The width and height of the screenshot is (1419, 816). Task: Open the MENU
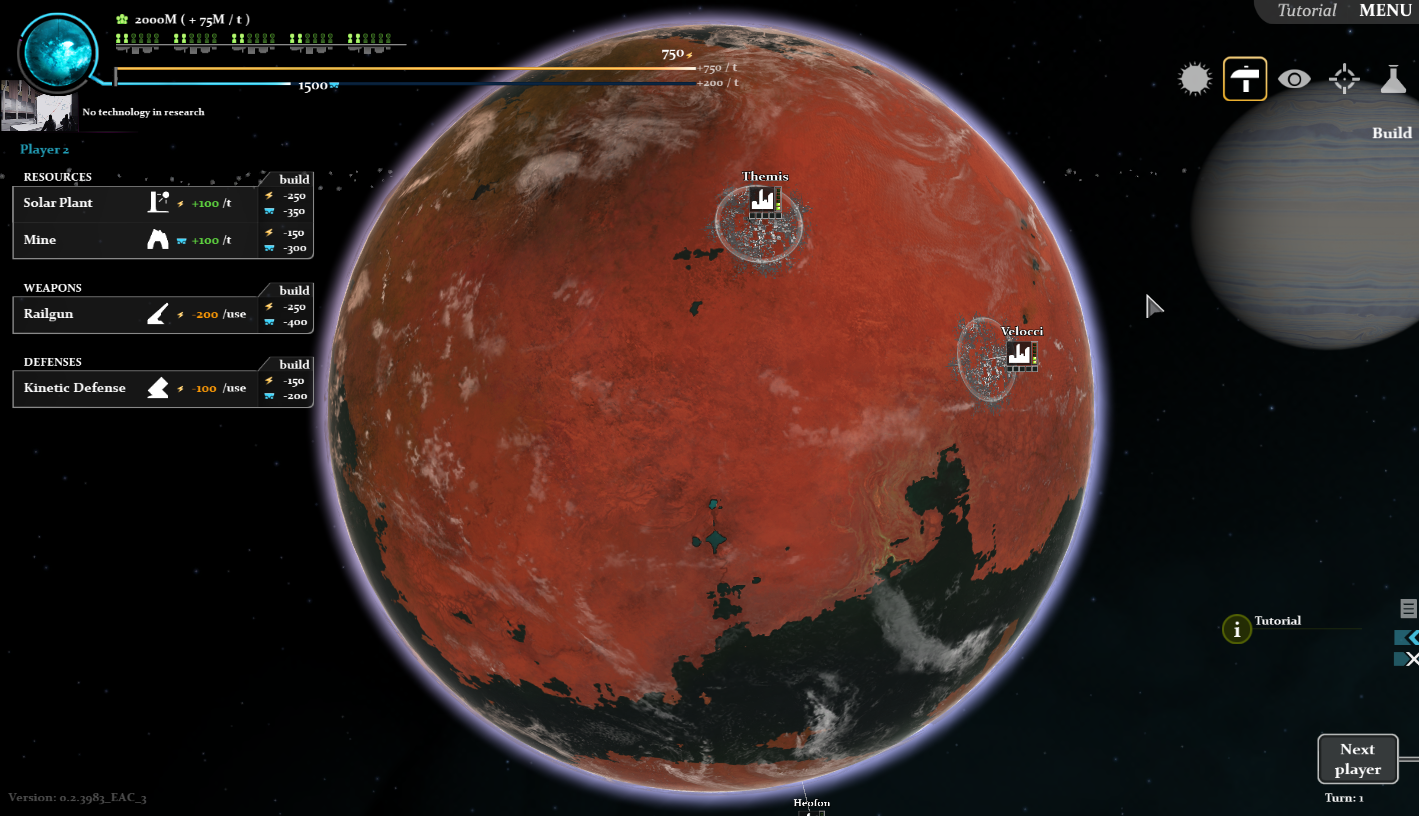1385,10
